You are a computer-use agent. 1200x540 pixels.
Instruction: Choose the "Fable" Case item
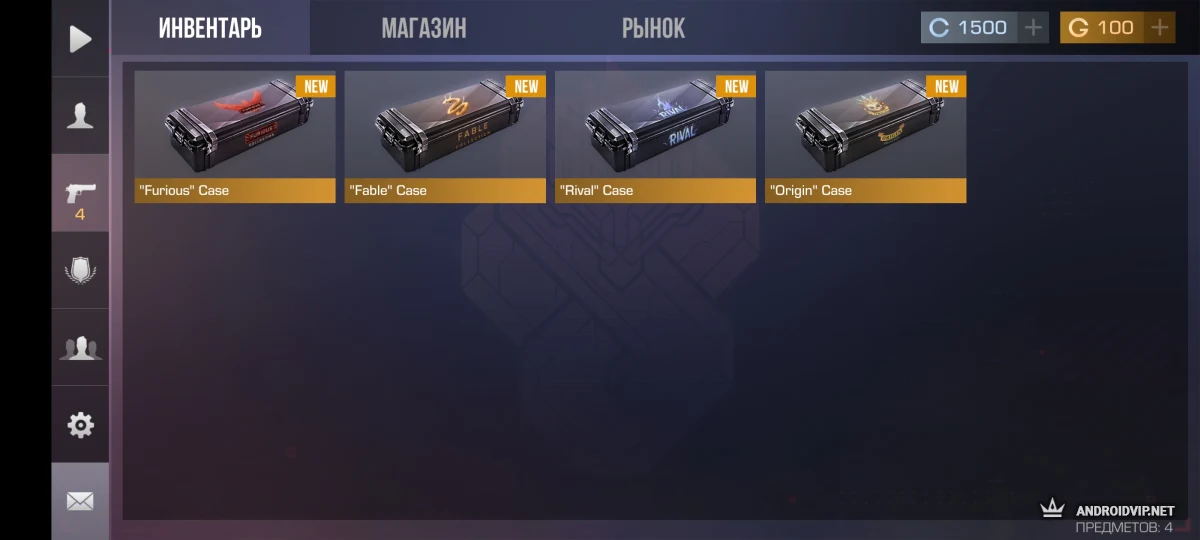(x=445, y=136)
